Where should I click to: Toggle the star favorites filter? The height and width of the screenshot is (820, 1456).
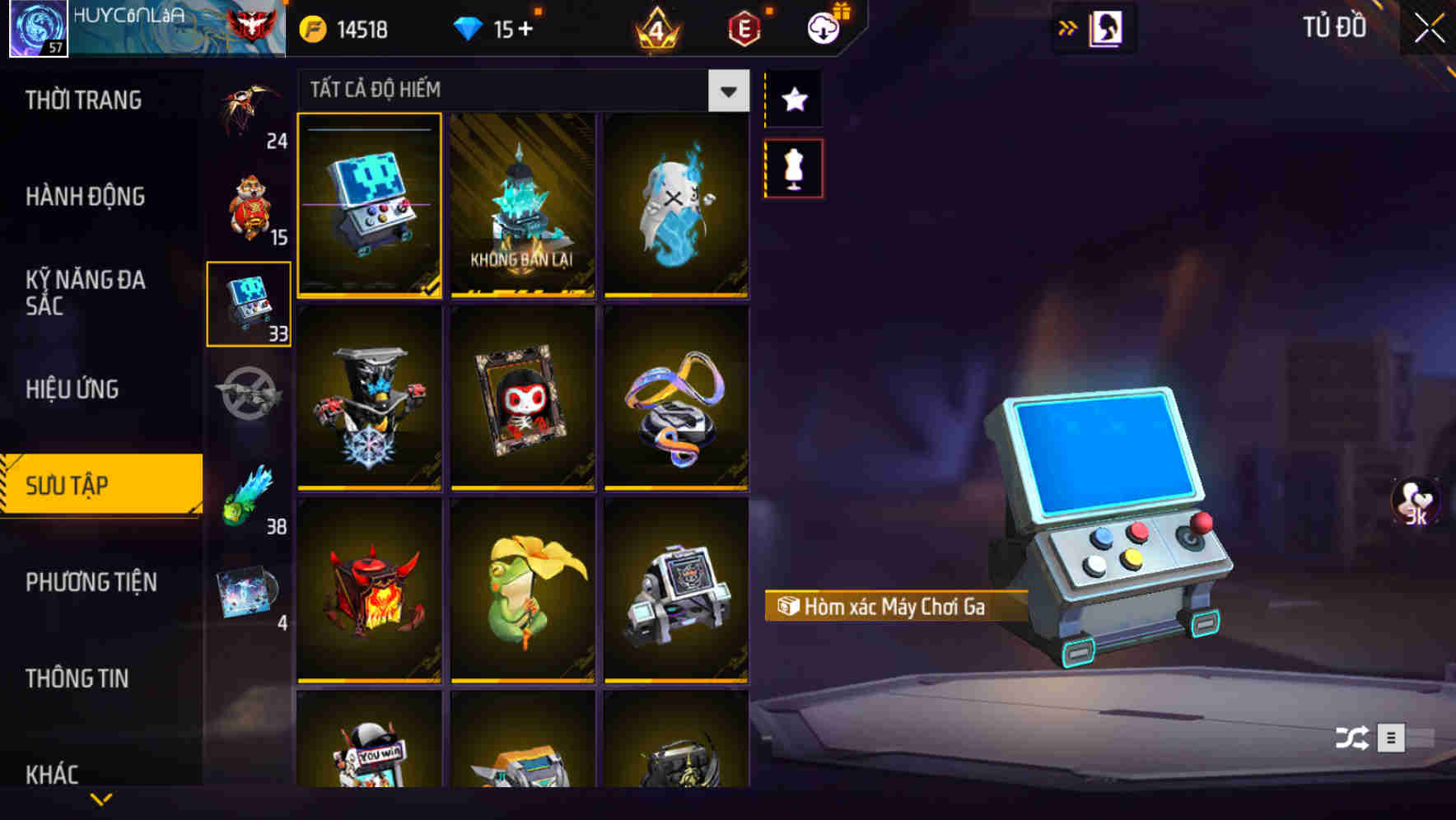click(x=793, y=99)
